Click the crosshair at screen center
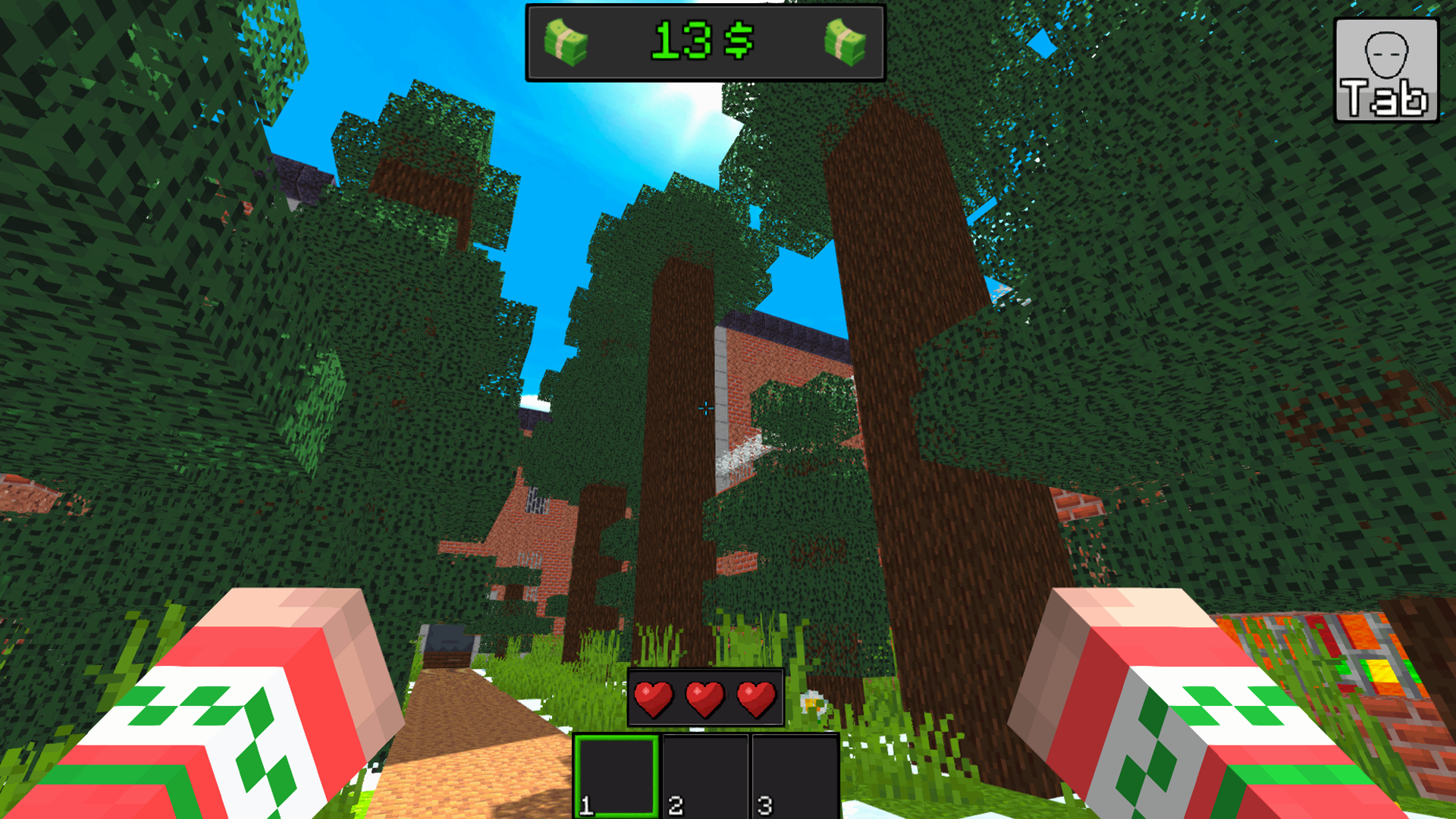Image resolution: width=1456 pixels, height=819 pixels. point(705,409)
